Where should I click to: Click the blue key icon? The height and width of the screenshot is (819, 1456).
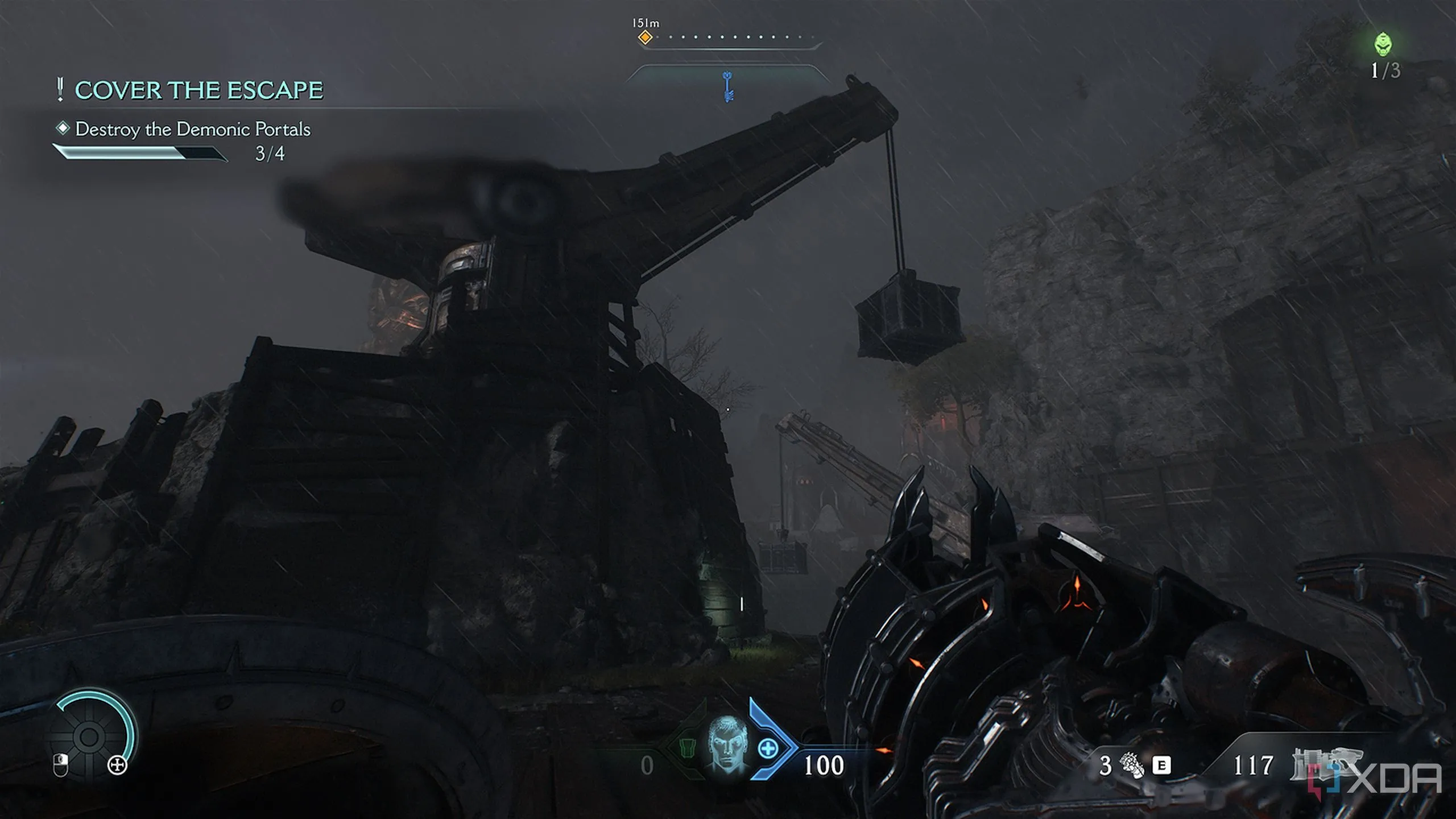coord(727,87)
